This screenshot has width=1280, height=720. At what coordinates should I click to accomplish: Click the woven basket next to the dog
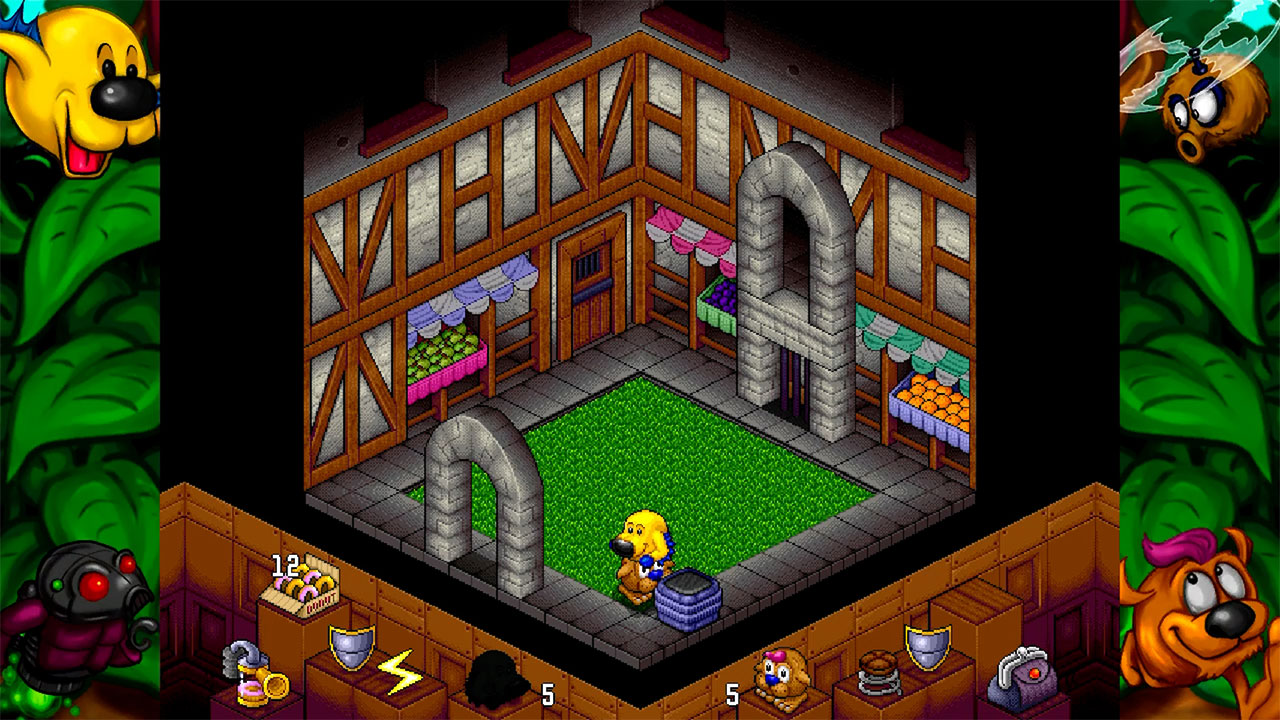pyautogui.click(x=688, y=597)
